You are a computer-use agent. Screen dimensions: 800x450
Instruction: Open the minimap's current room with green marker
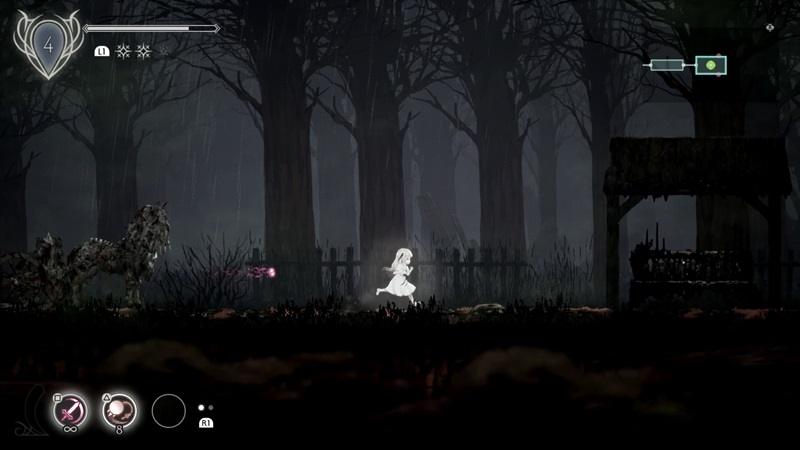(711, 66)
